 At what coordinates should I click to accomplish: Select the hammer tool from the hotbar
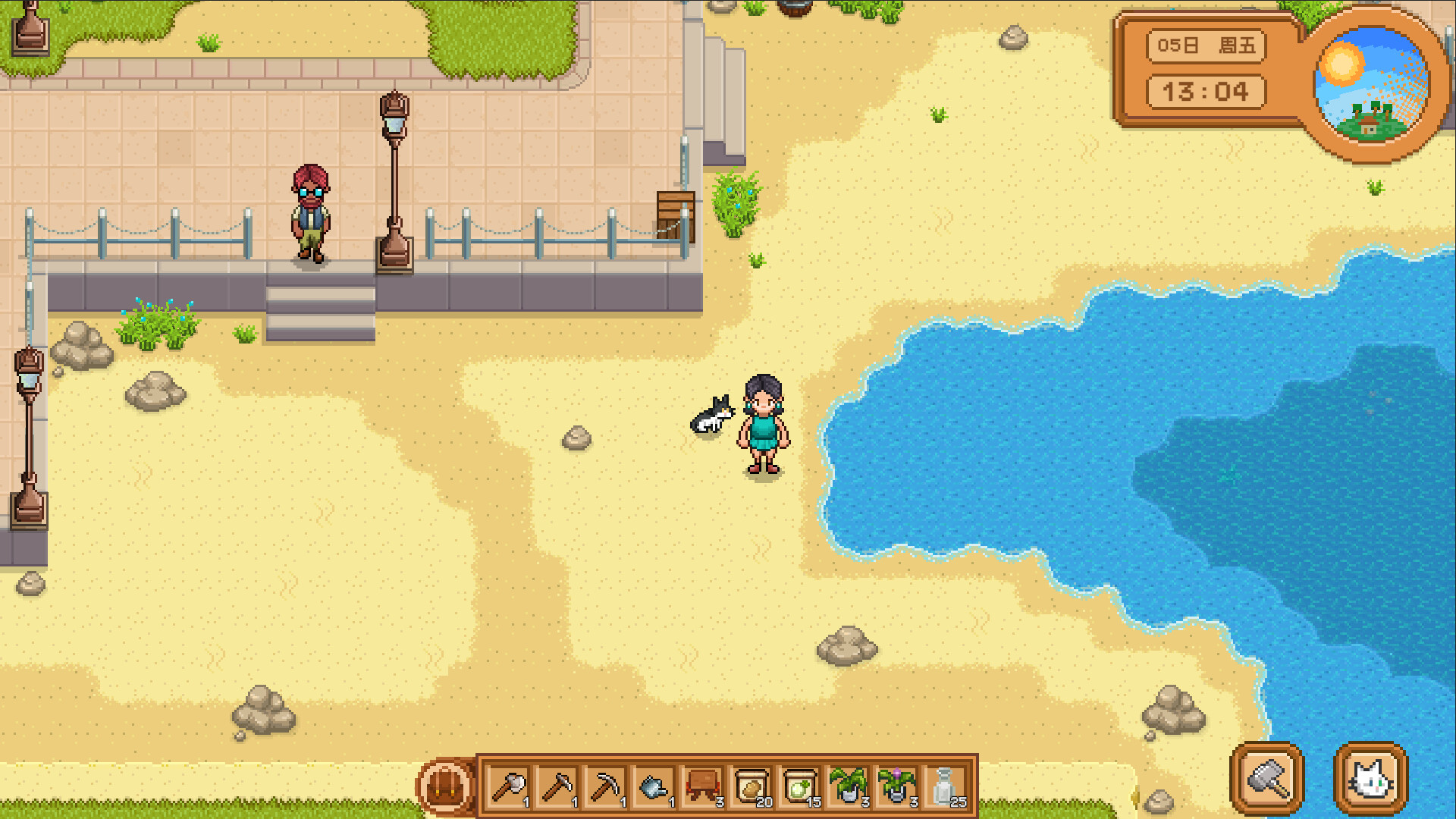[x=557, y=786]
